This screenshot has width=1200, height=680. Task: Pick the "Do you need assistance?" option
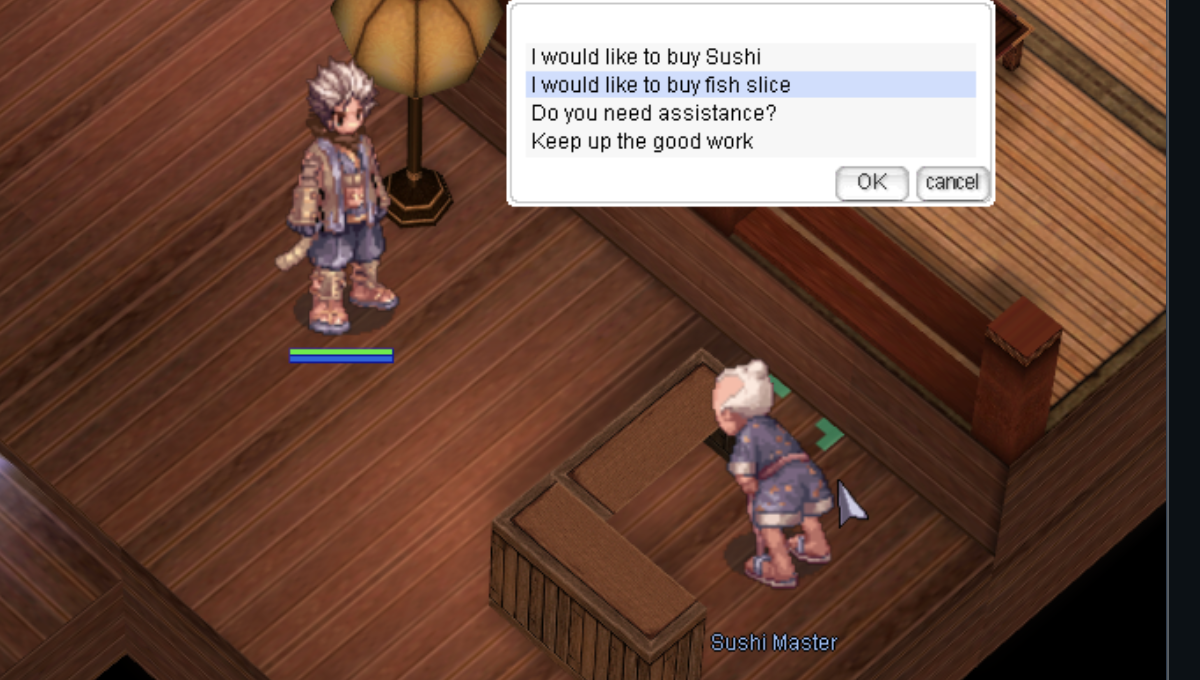[x=653, y=113]
